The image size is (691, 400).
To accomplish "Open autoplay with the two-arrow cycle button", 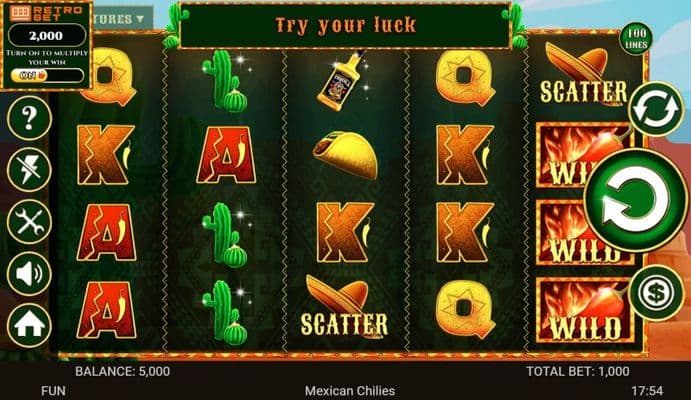I will (657, 106).
